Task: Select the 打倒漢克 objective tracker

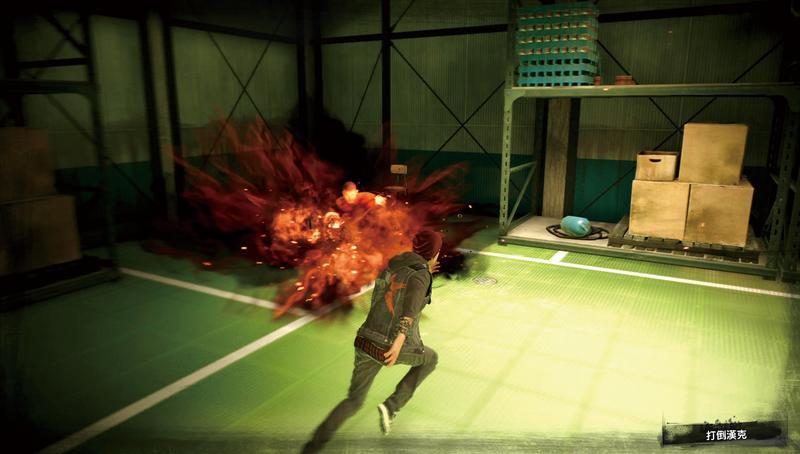Action: click(x=725, y=434)
